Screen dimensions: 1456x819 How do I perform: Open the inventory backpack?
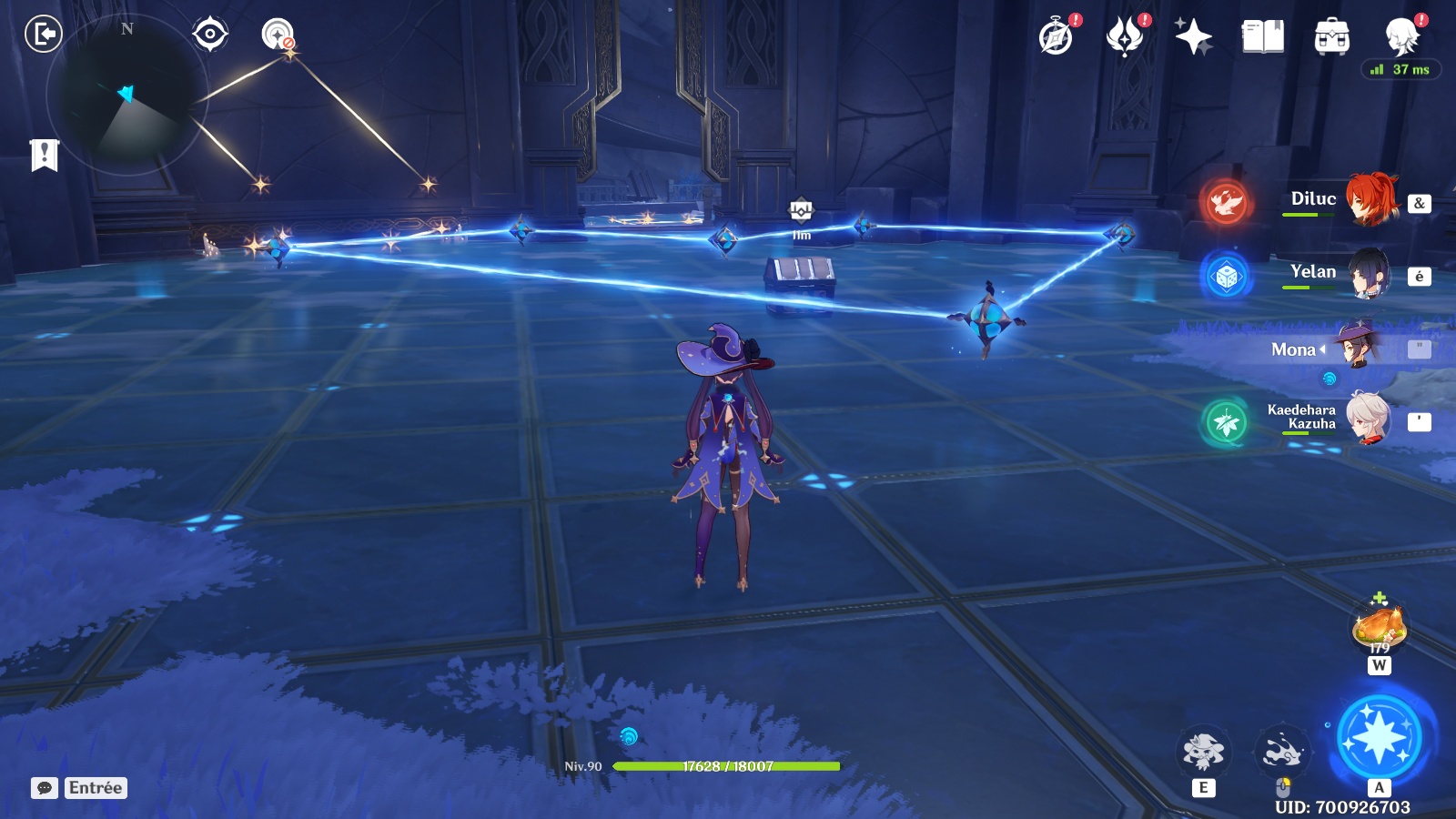click(1331, 37)
